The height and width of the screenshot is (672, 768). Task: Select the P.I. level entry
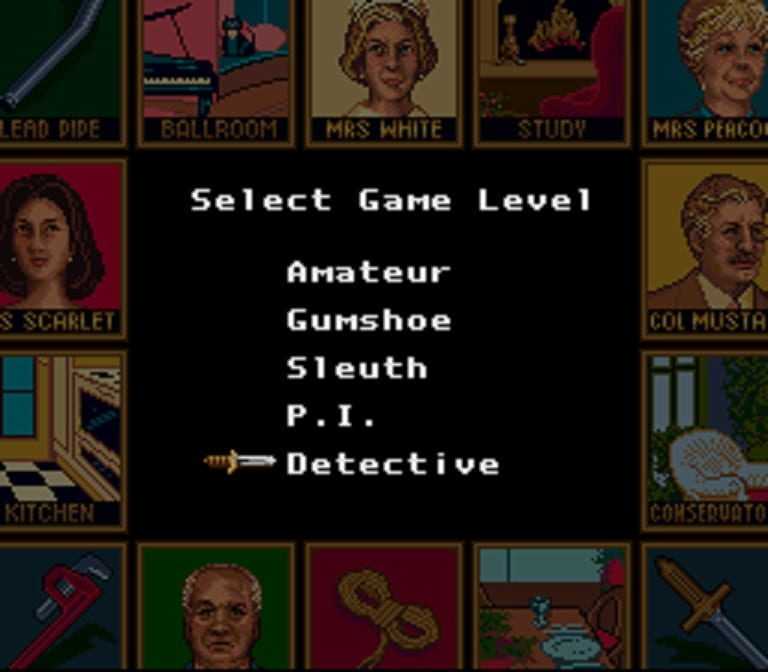pyautogui.click(x=331, y=416)
